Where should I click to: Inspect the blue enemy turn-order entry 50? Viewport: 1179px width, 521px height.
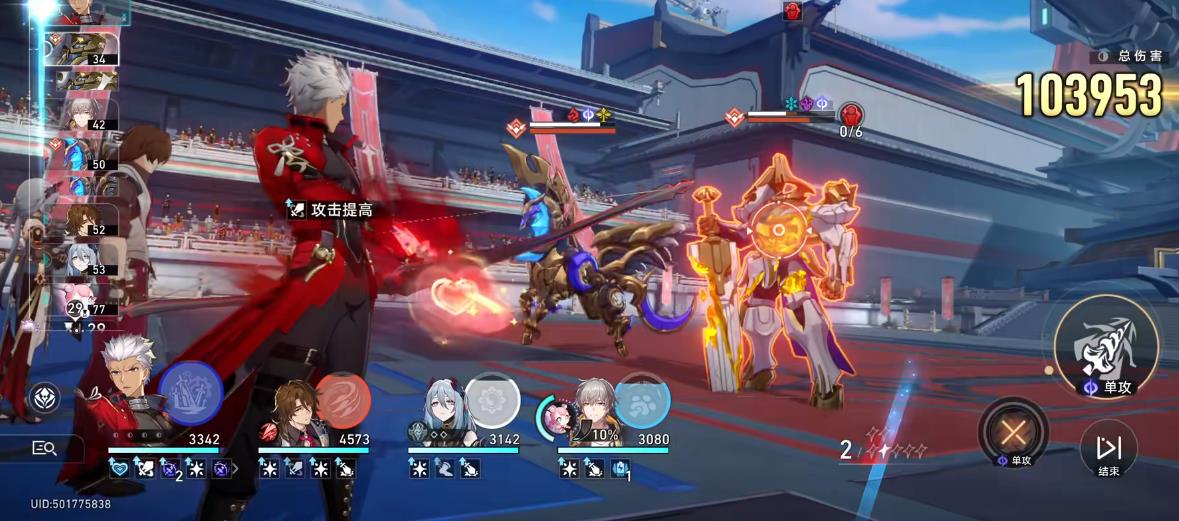pos(85,155)
